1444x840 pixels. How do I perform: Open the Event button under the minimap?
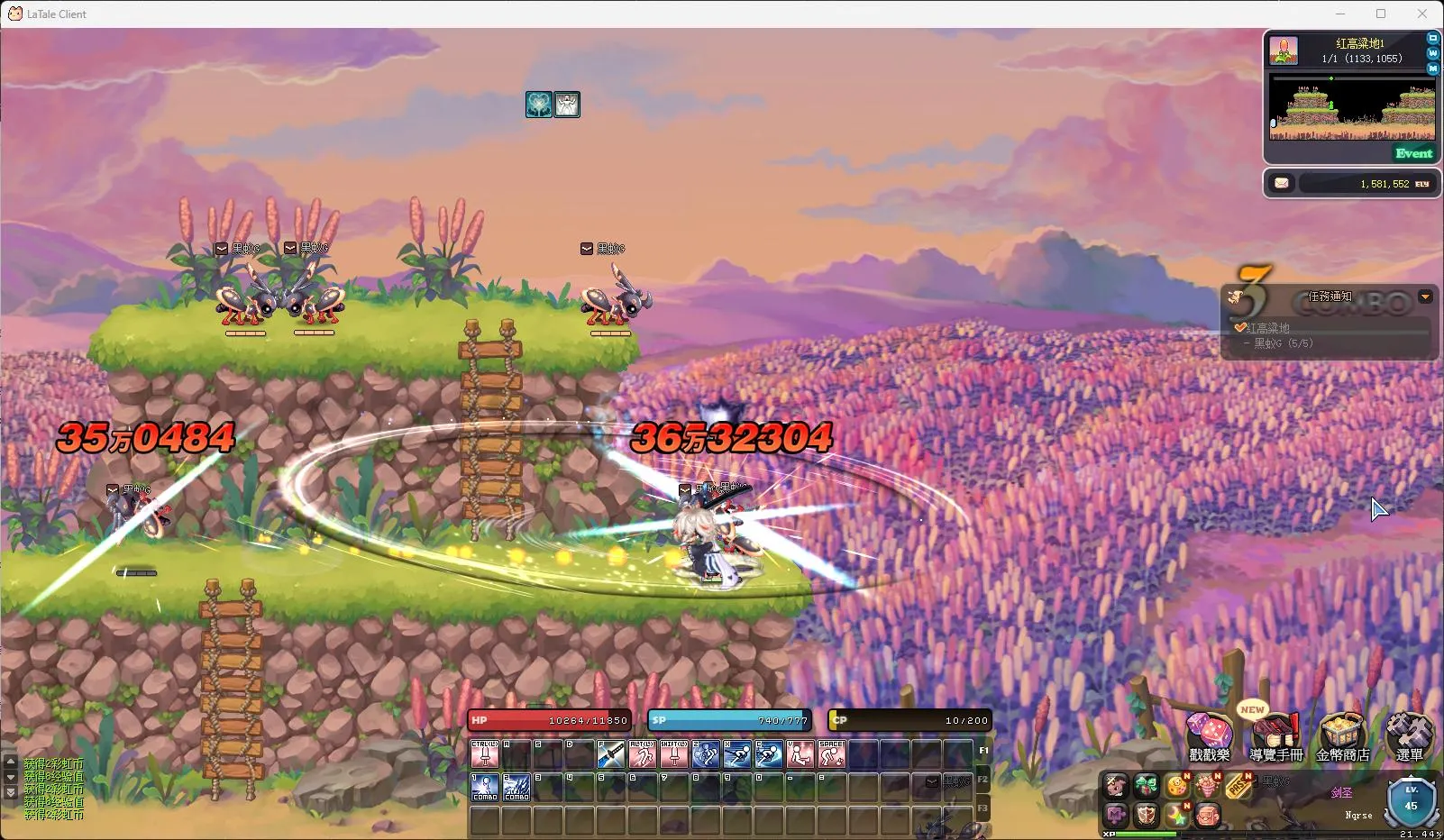click(x=1413, y=153)
